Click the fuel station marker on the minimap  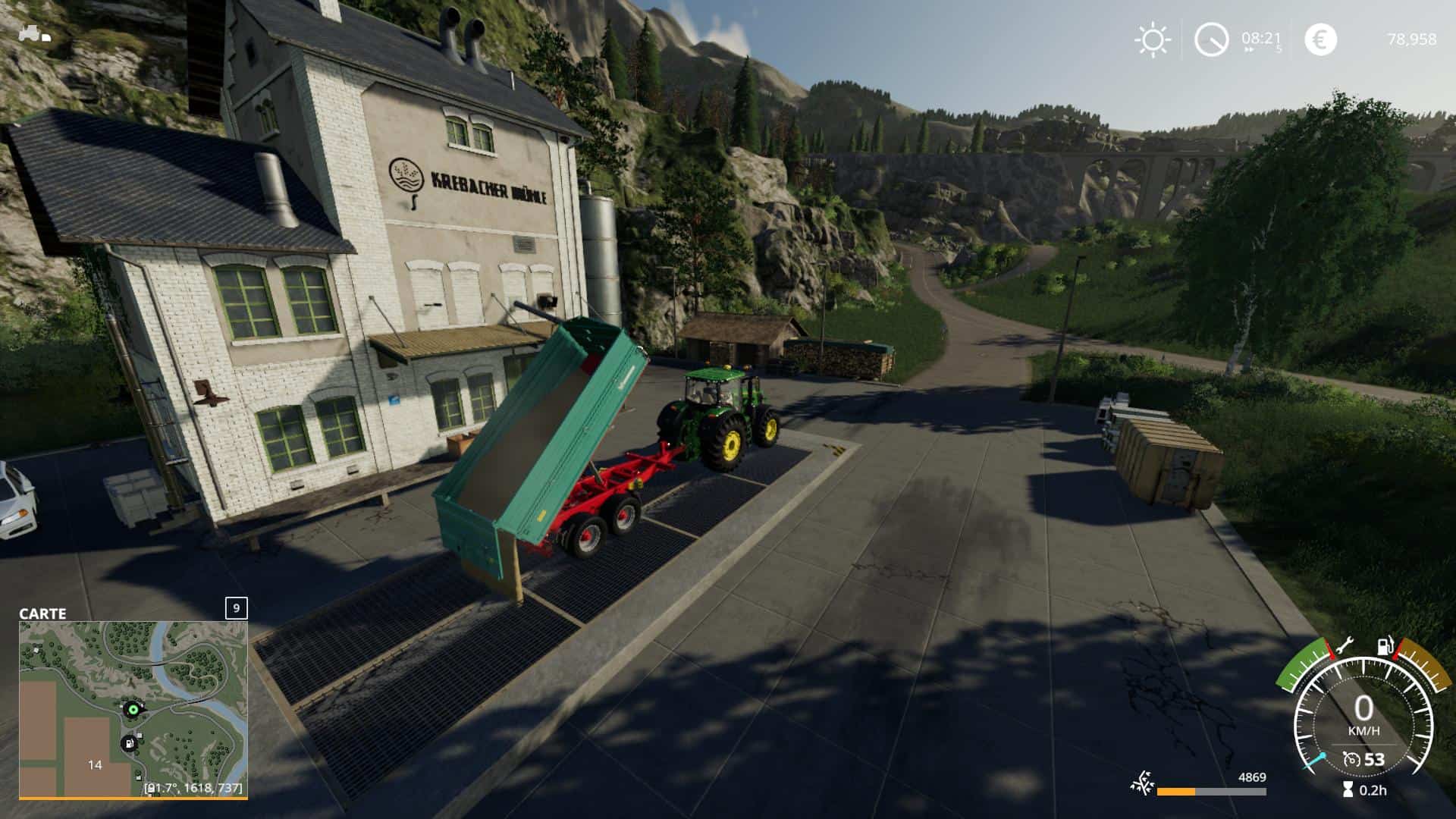[130, 743]
